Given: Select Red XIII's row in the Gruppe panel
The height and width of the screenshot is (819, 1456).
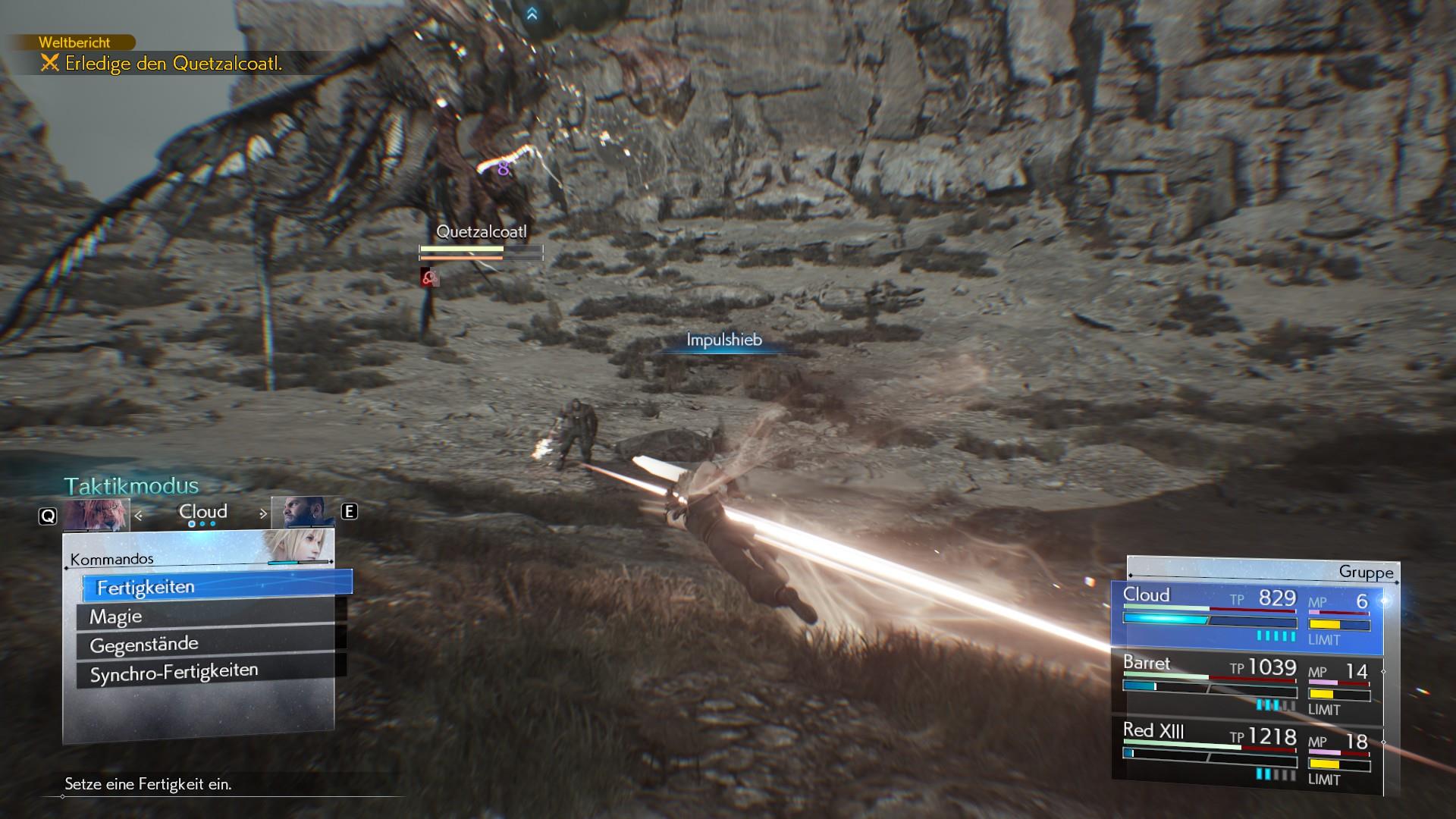Looking at the screenshot, I should click(x=1247, y=755).
